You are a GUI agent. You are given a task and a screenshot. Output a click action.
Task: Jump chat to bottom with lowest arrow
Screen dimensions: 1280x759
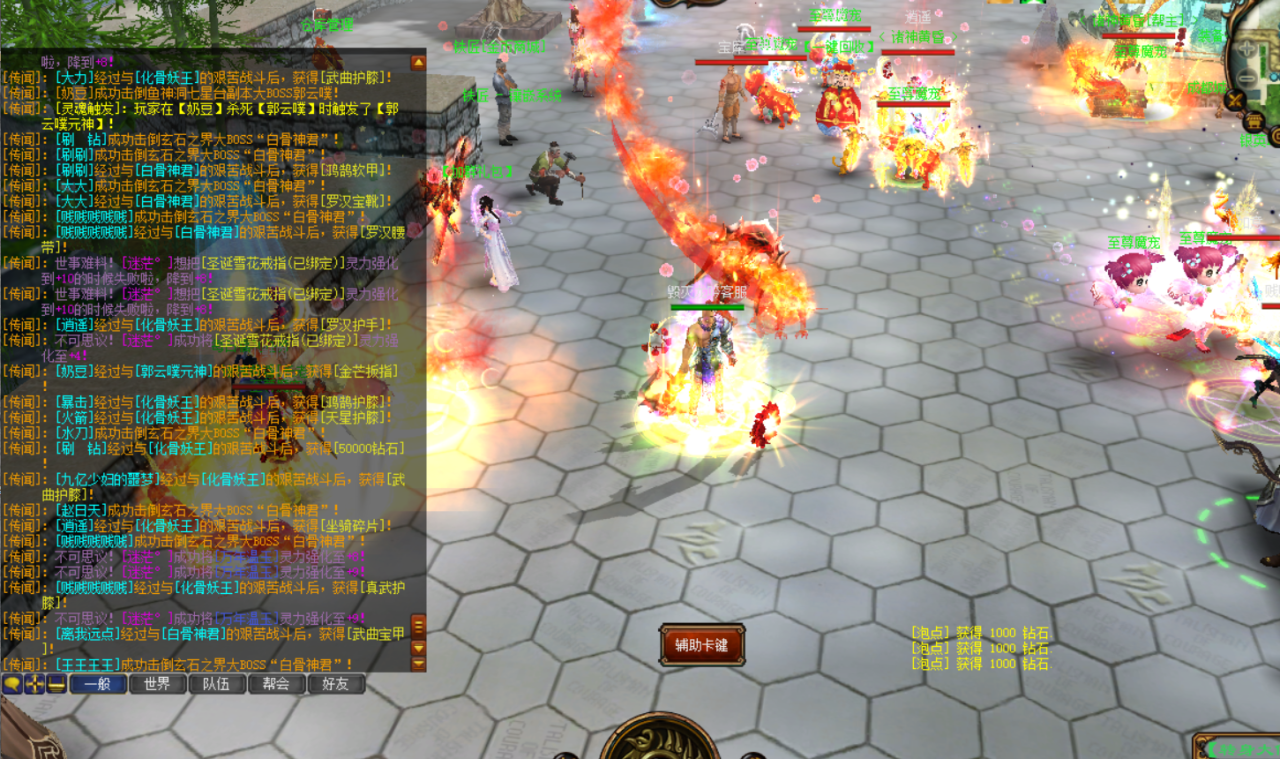coord(418,664)
